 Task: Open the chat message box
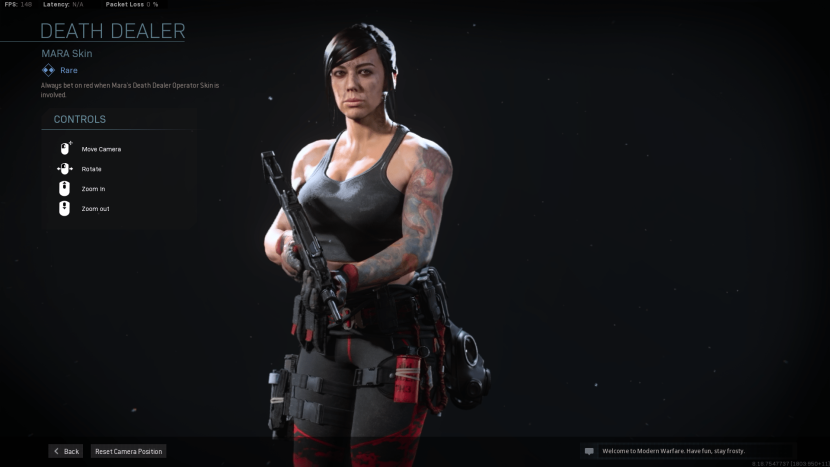[x=688, y=451]
